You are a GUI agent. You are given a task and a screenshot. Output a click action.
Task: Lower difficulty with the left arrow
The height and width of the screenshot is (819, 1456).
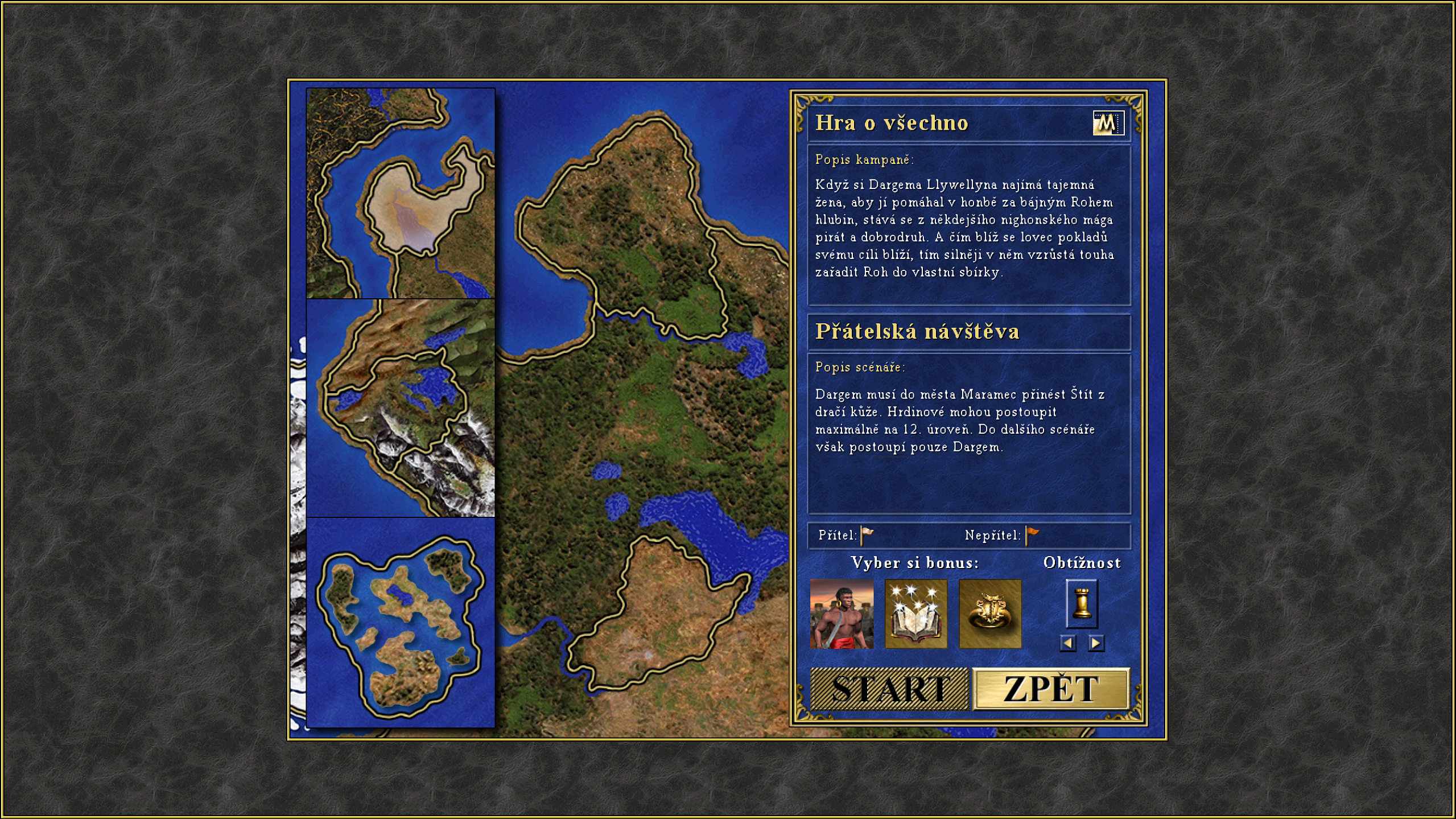[x=1067, y=643]
